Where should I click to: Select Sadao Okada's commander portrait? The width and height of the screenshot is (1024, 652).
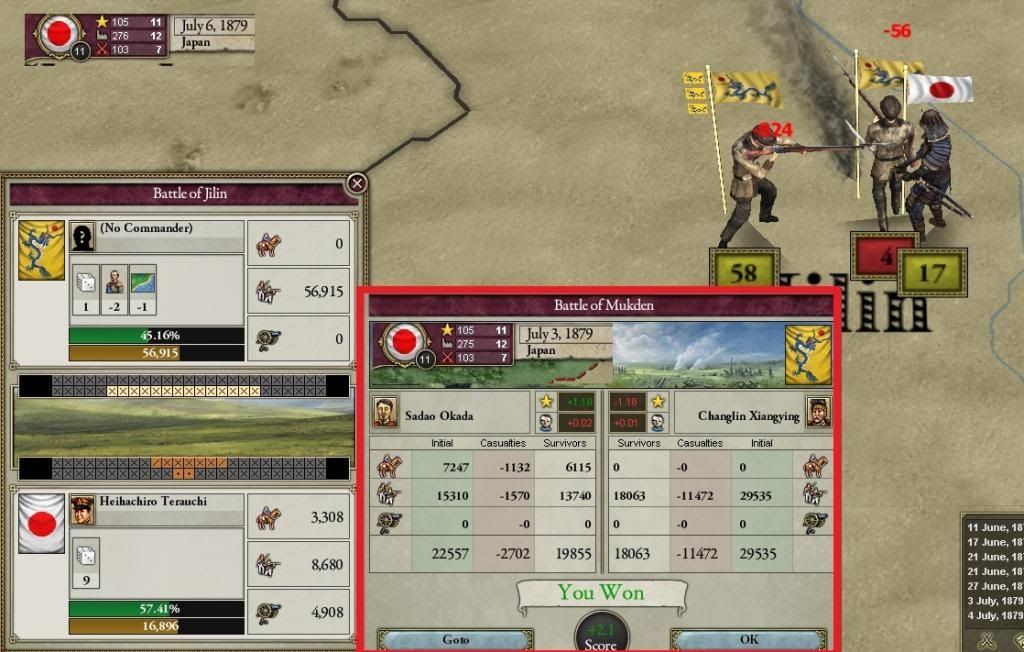point(386,410)
